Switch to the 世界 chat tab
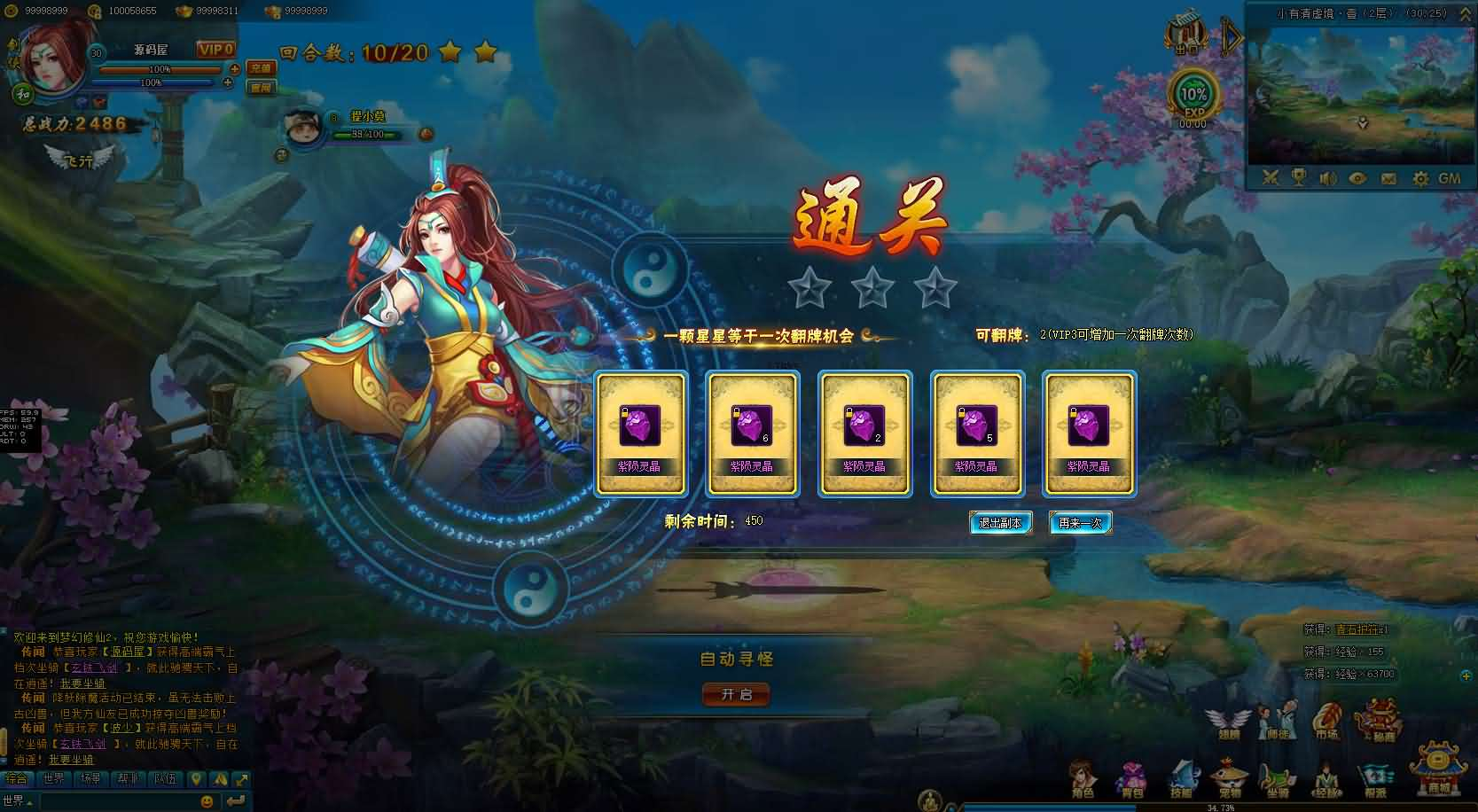1478x812 pixels. pos(54,778)
